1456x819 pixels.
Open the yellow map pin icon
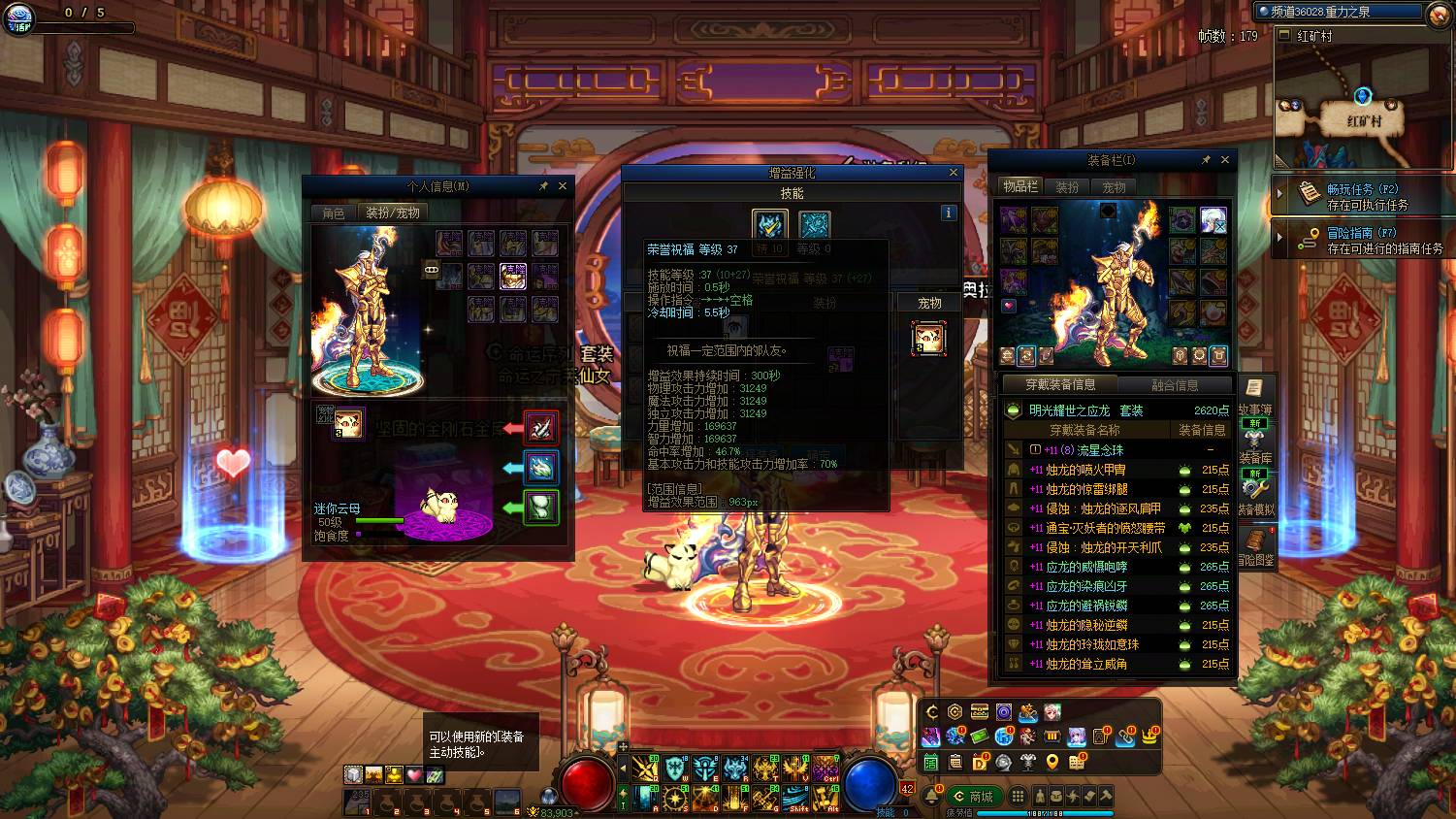pos(1052,763)
